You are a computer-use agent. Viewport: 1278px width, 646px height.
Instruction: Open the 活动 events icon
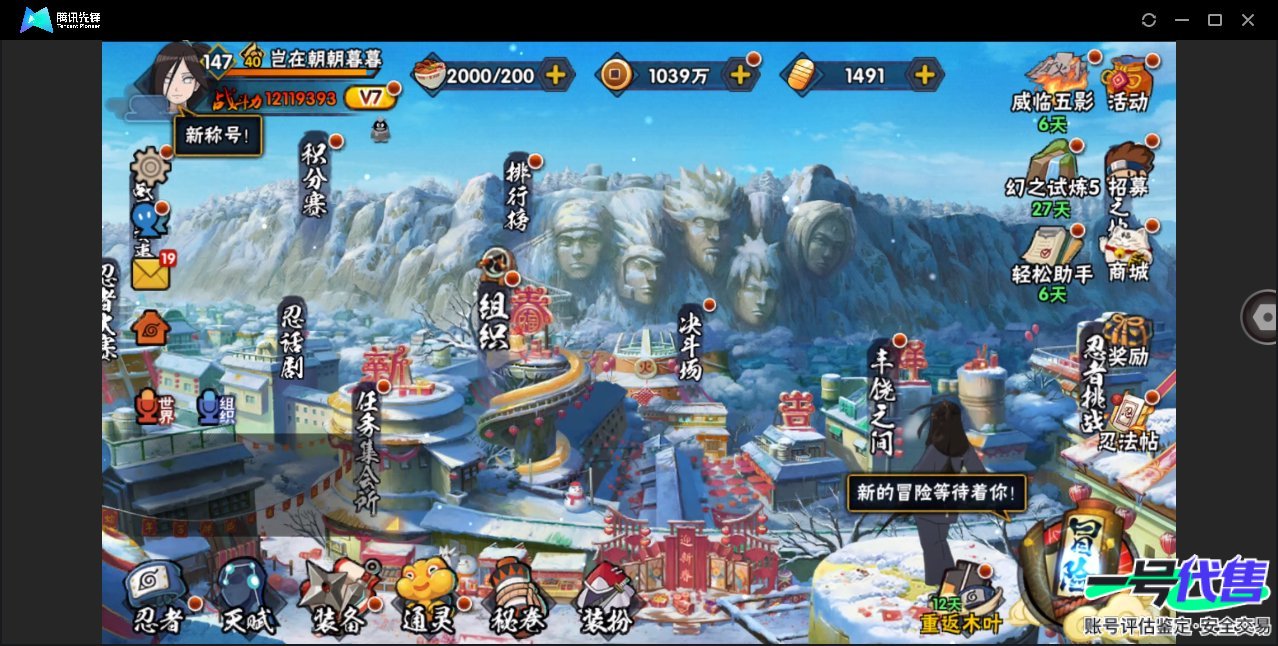(x=1127, y=82)
